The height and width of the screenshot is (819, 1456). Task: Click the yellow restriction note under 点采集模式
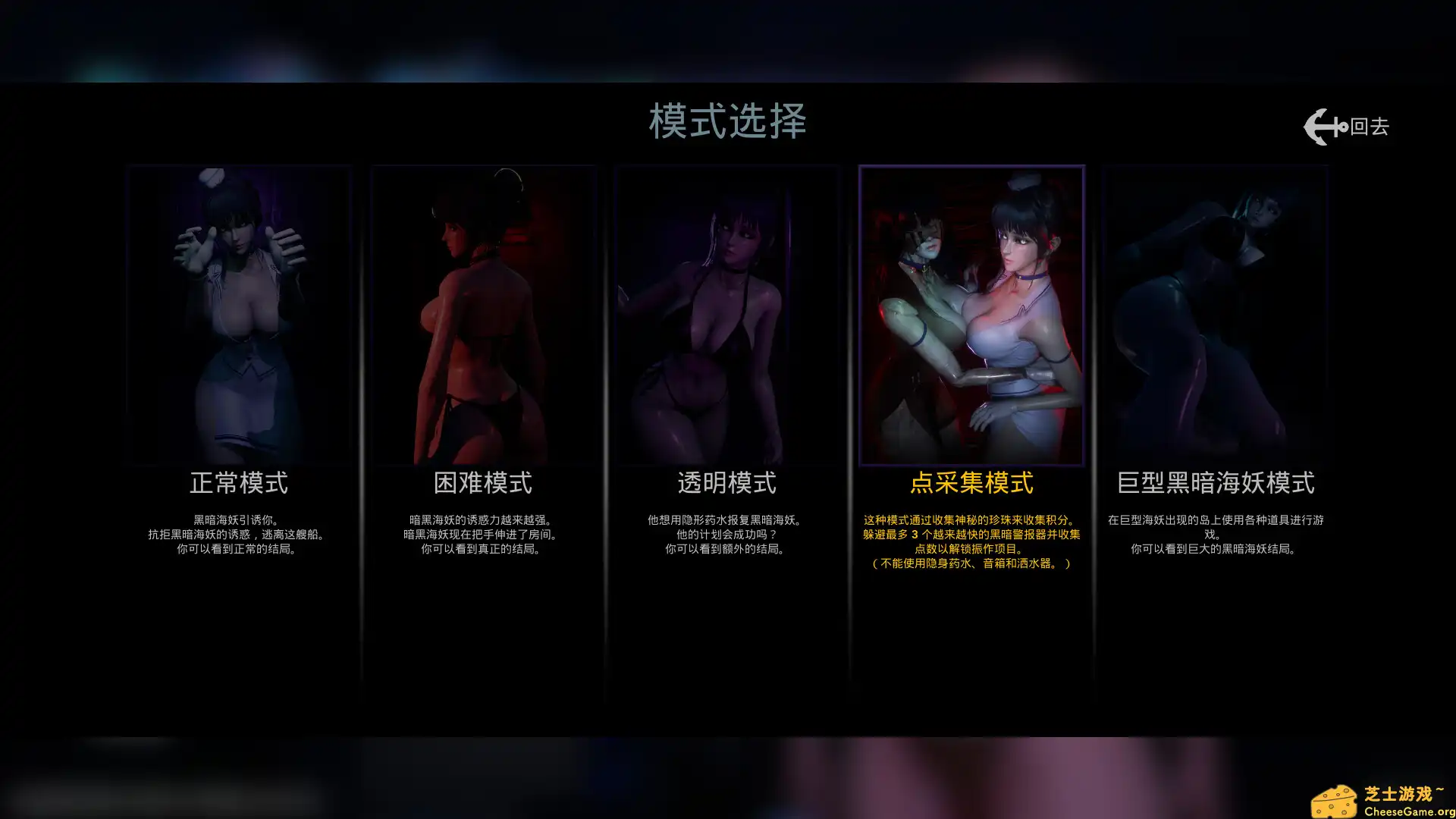[971, 563]
